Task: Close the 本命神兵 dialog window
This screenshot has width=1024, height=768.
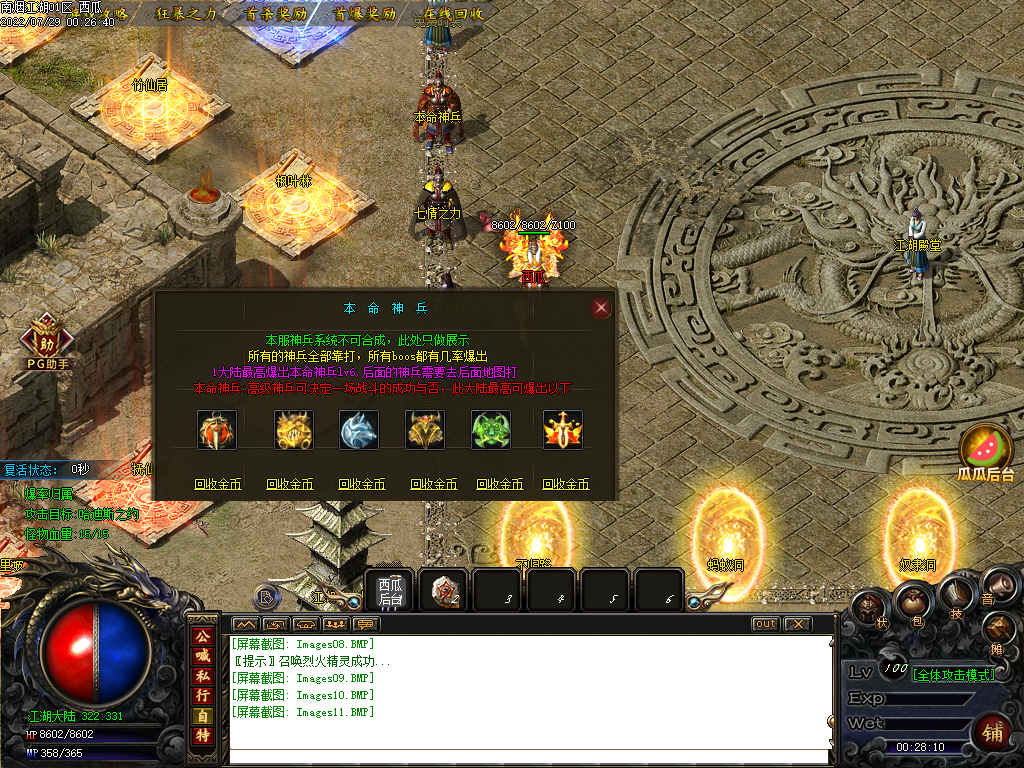Action: click(x=601, y=308)
